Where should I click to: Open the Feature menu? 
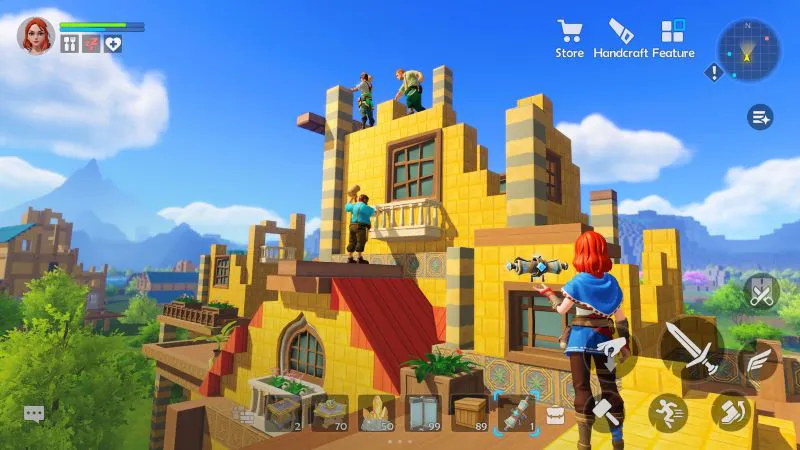[x=673, y=37]
